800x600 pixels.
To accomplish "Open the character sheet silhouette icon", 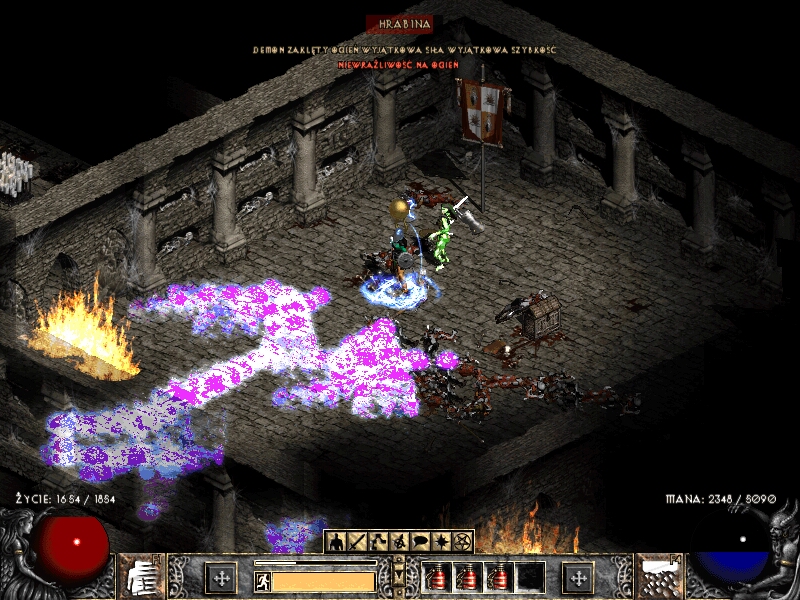I will 337,542.
